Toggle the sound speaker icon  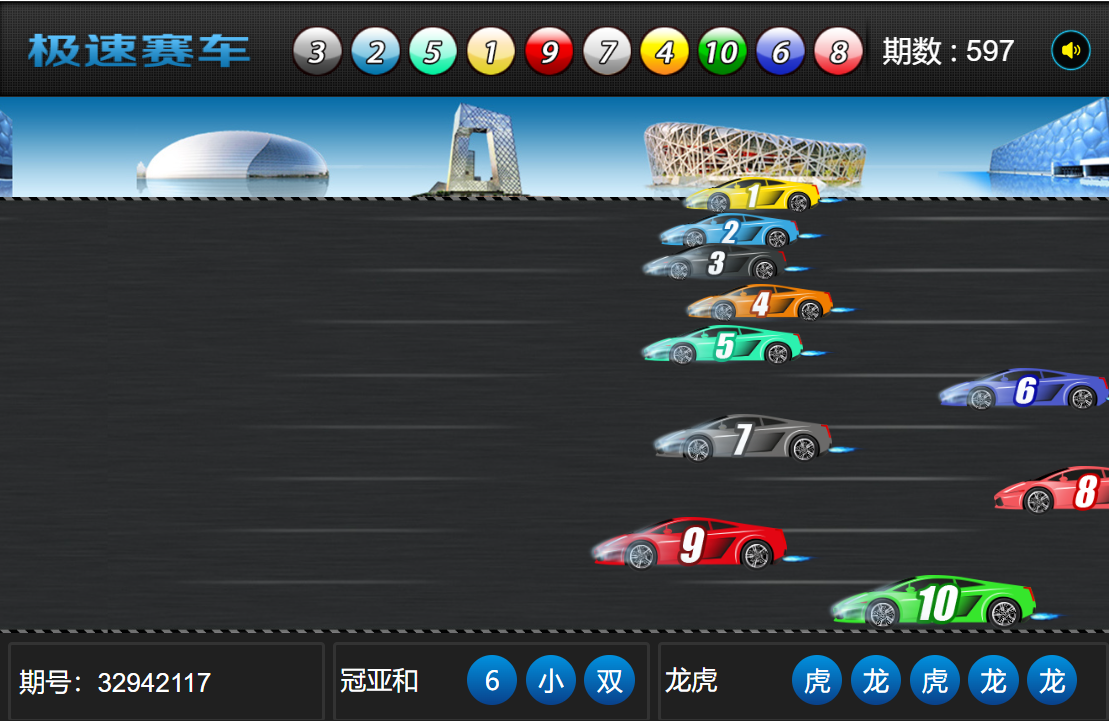tap(1070, 50)
